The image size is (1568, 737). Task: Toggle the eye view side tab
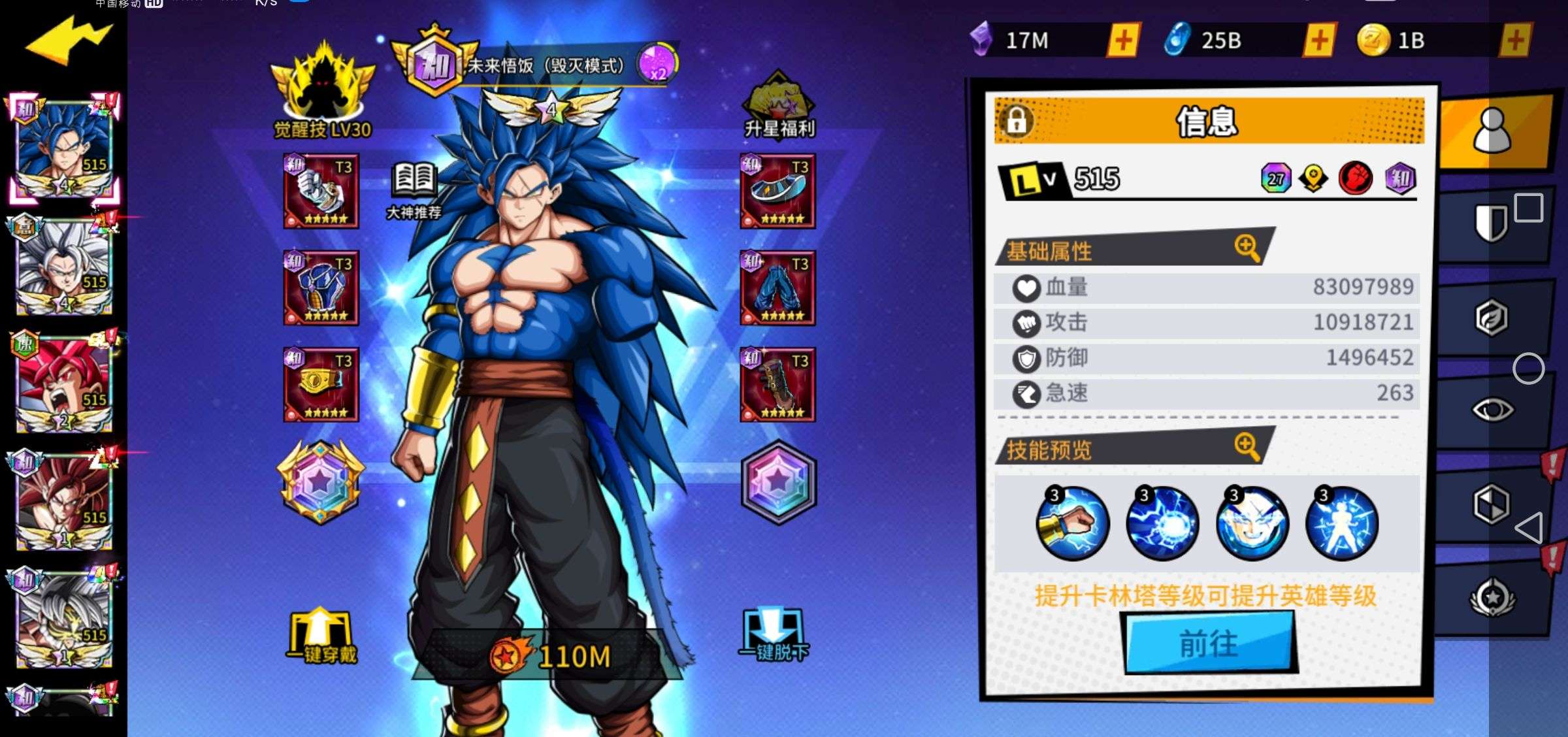1492,410
